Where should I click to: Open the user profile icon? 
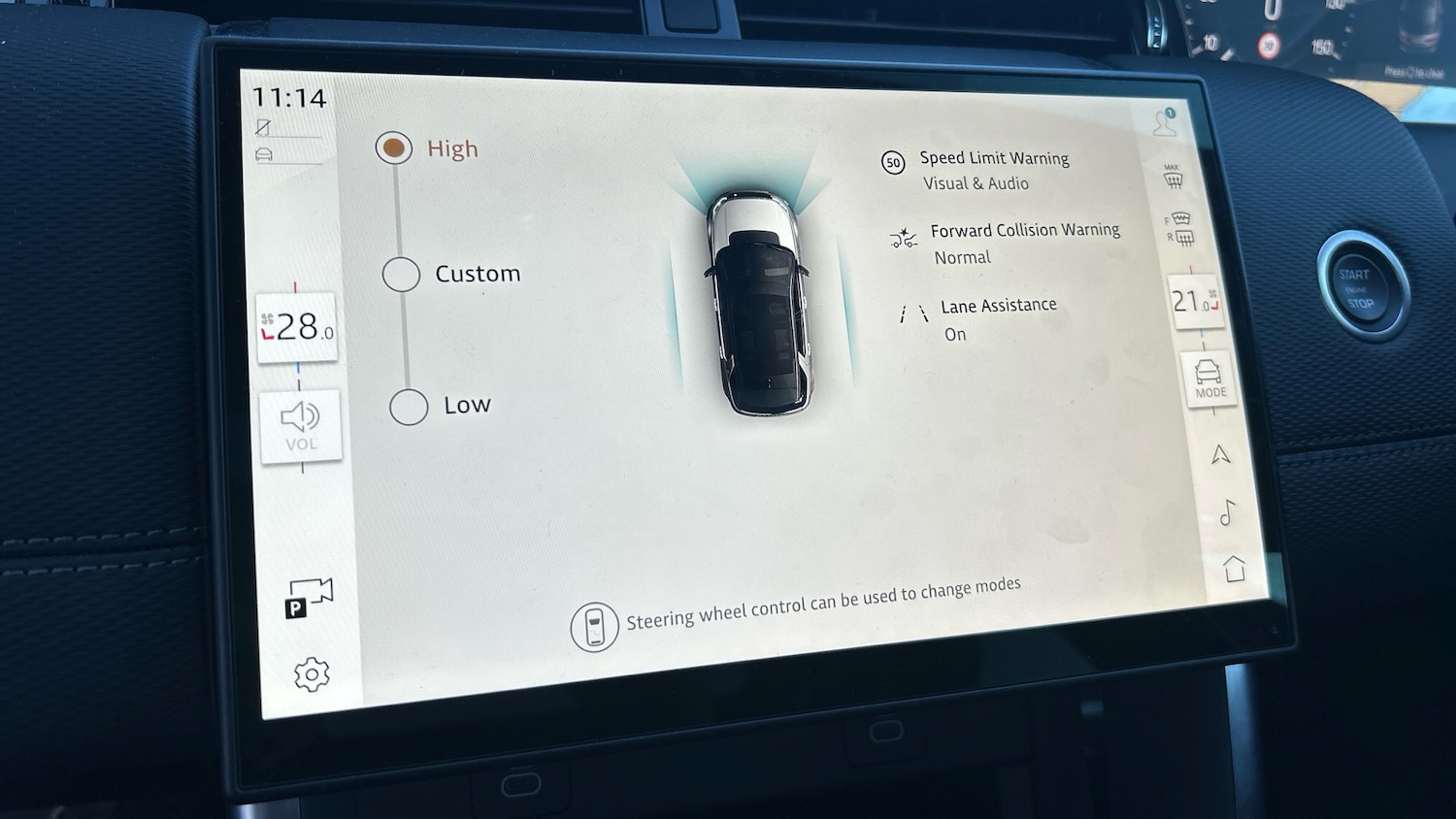pyautogui.click(x=1164, y=122)
